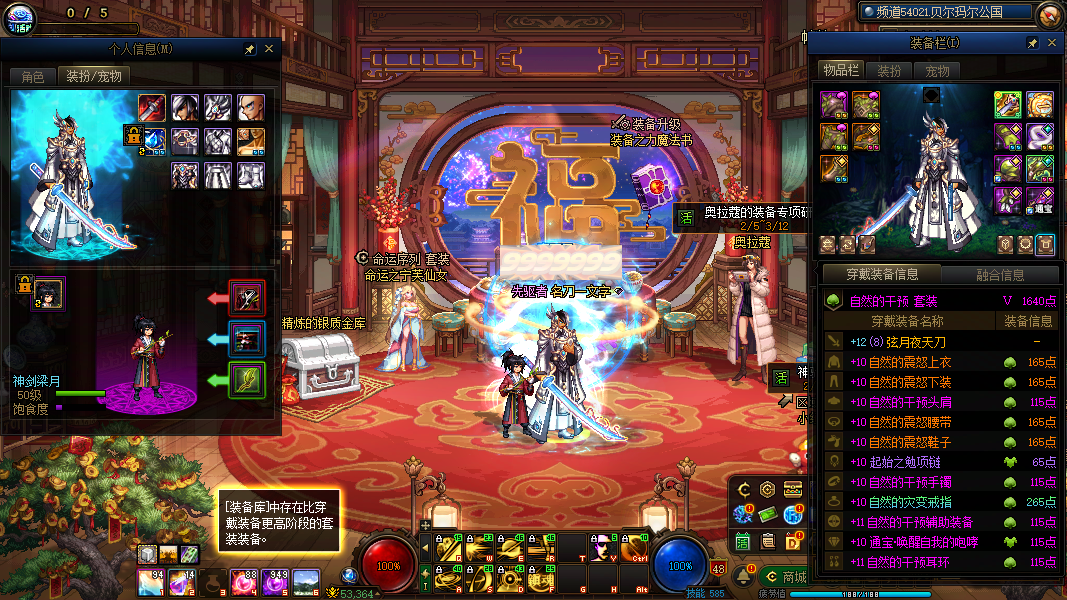The width and height of the screenshot is (1067, 600).
Task: Close the equipment panel (装备栏)
Action: 1051,43
